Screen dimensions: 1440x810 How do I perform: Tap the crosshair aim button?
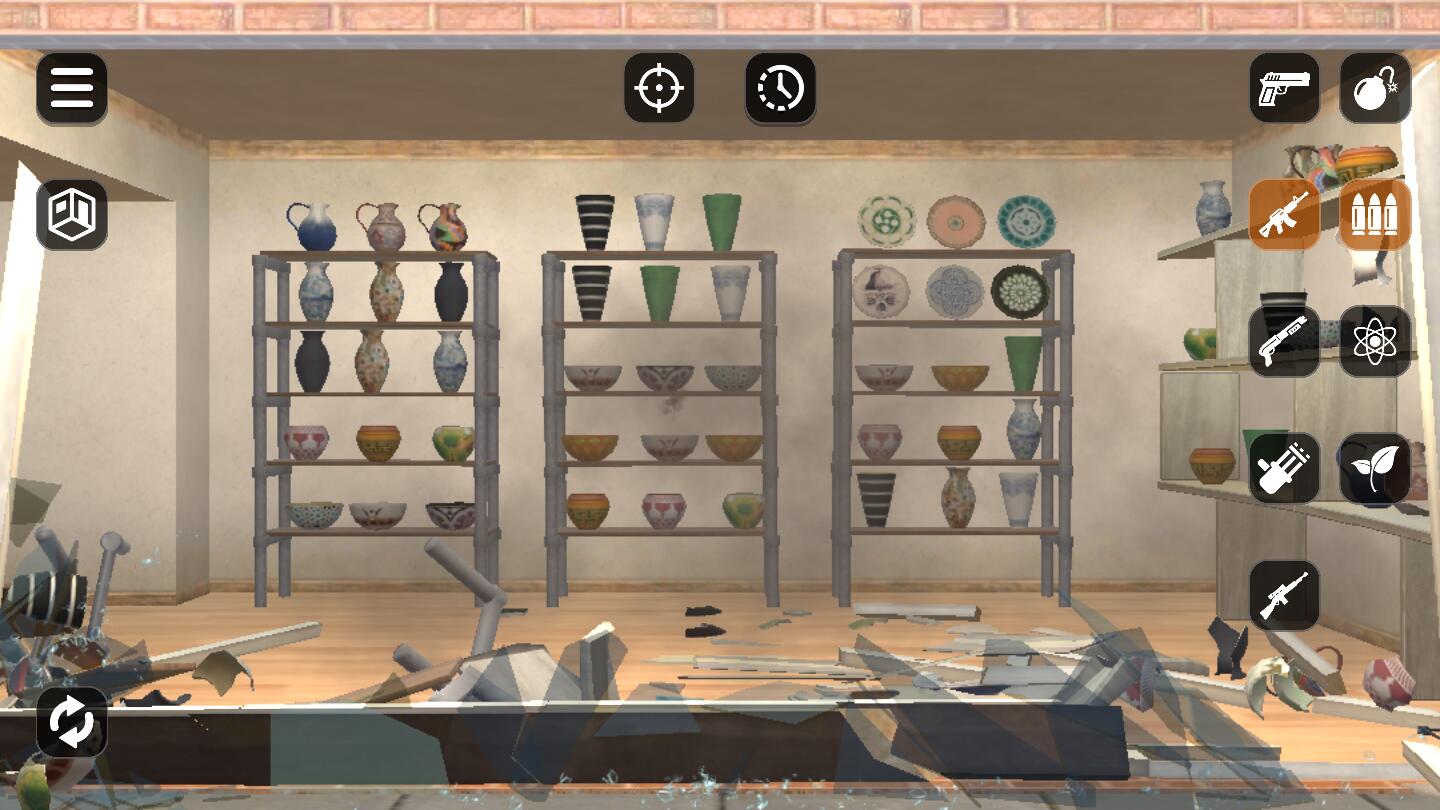tap(659, 88)
